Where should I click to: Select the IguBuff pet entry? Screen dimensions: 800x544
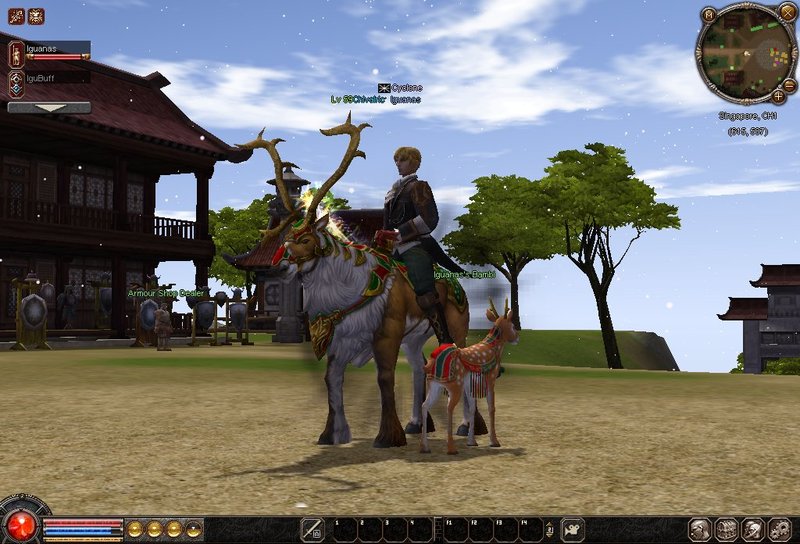(x=17, y=81)
